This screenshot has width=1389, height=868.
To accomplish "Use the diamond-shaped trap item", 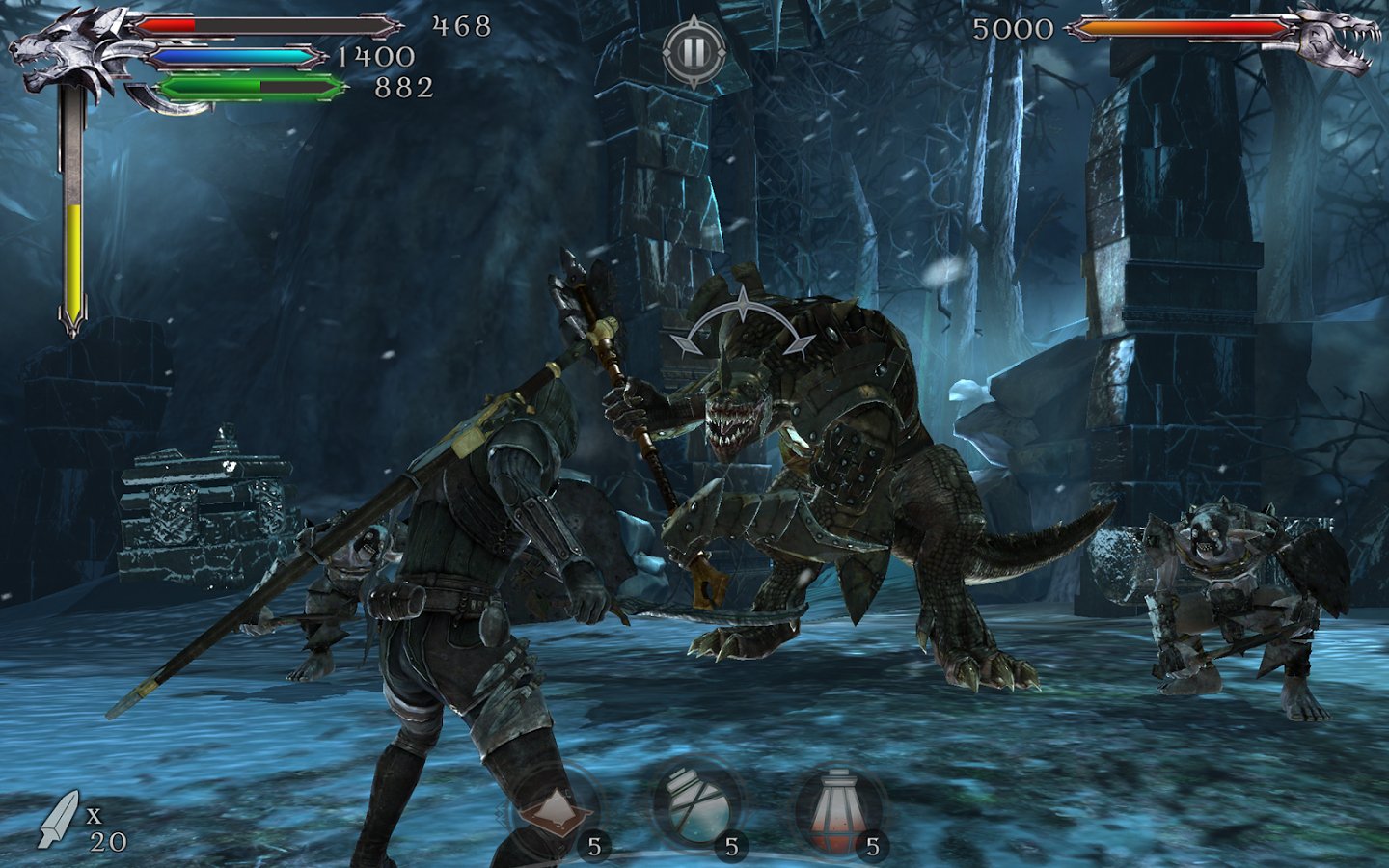I will pyautogui.click(x=552, y=808).
